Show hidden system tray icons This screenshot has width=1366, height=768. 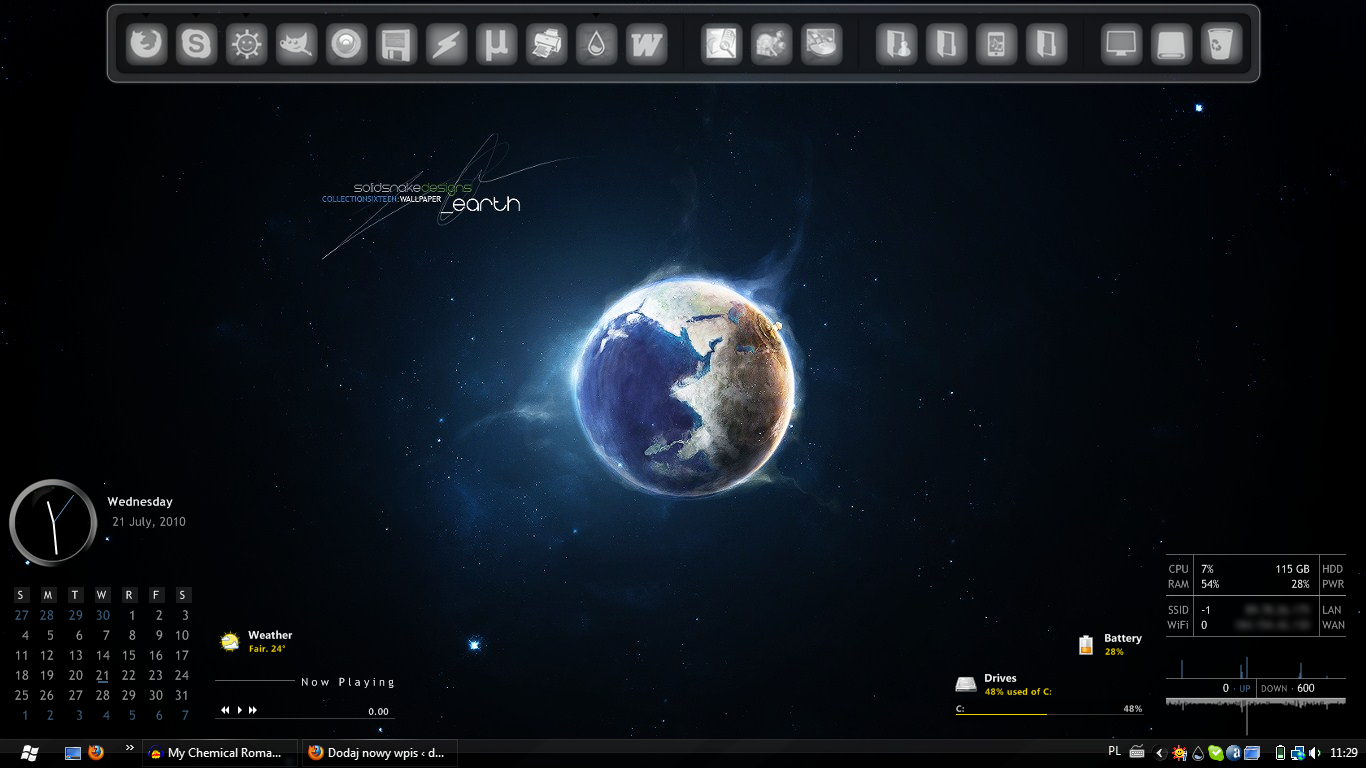(x=1160, y=753)
